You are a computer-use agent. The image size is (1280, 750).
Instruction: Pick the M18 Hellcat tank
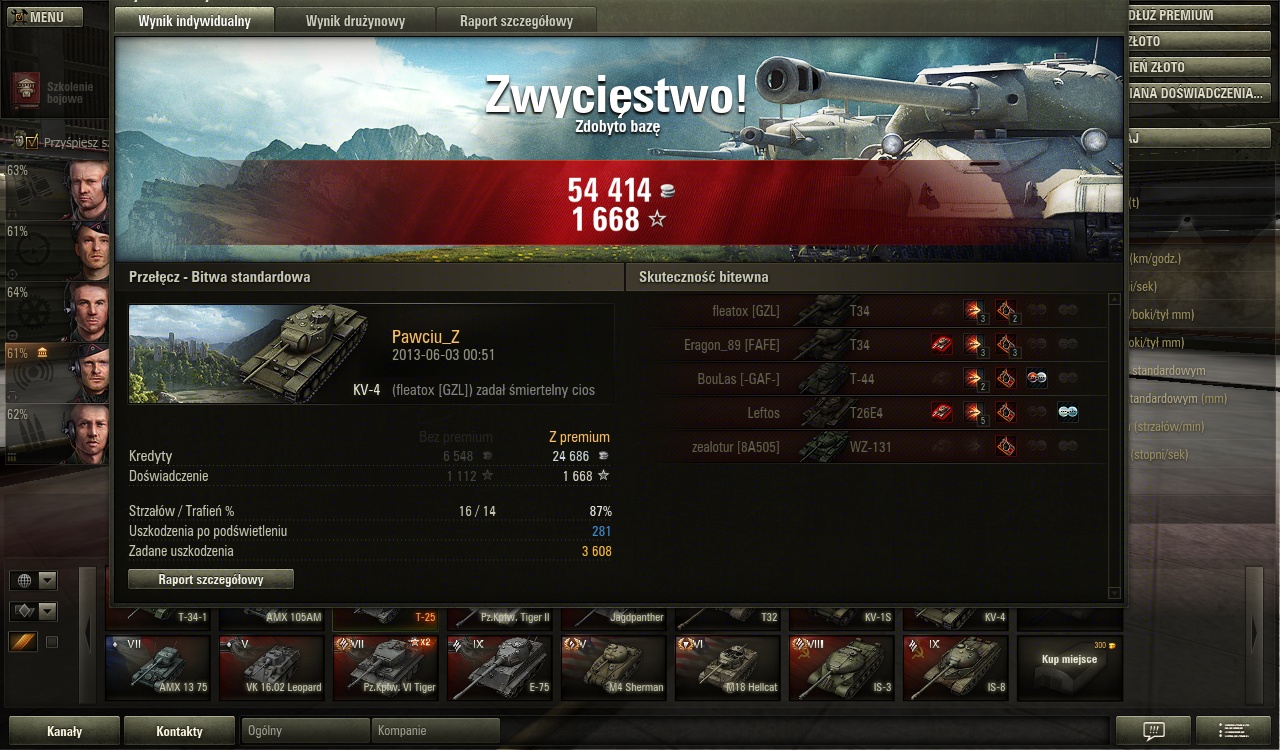pyautogui.click(x=726, y=667)
